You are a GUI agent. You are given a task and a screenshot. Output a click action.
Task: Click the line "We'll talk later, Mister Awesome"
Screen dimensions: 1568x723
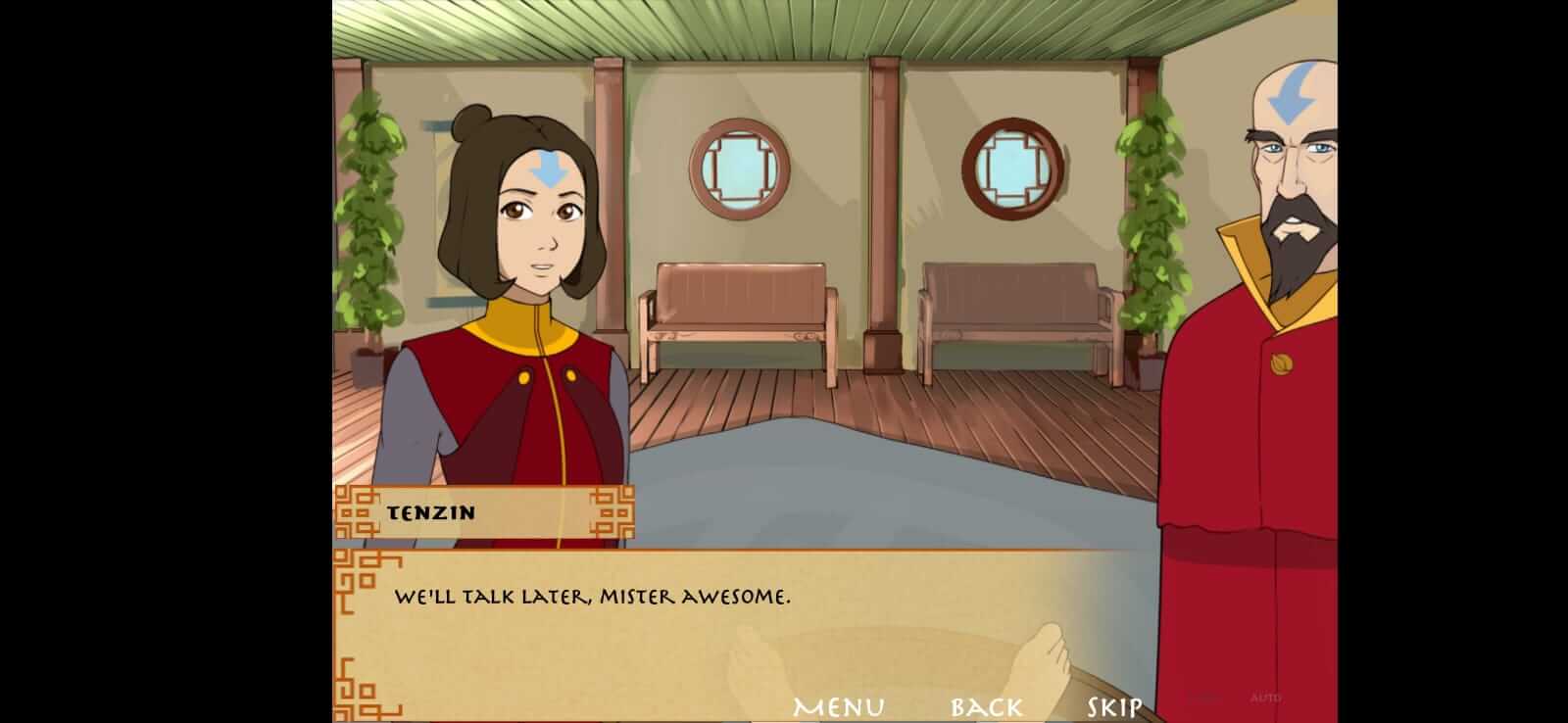593,593
